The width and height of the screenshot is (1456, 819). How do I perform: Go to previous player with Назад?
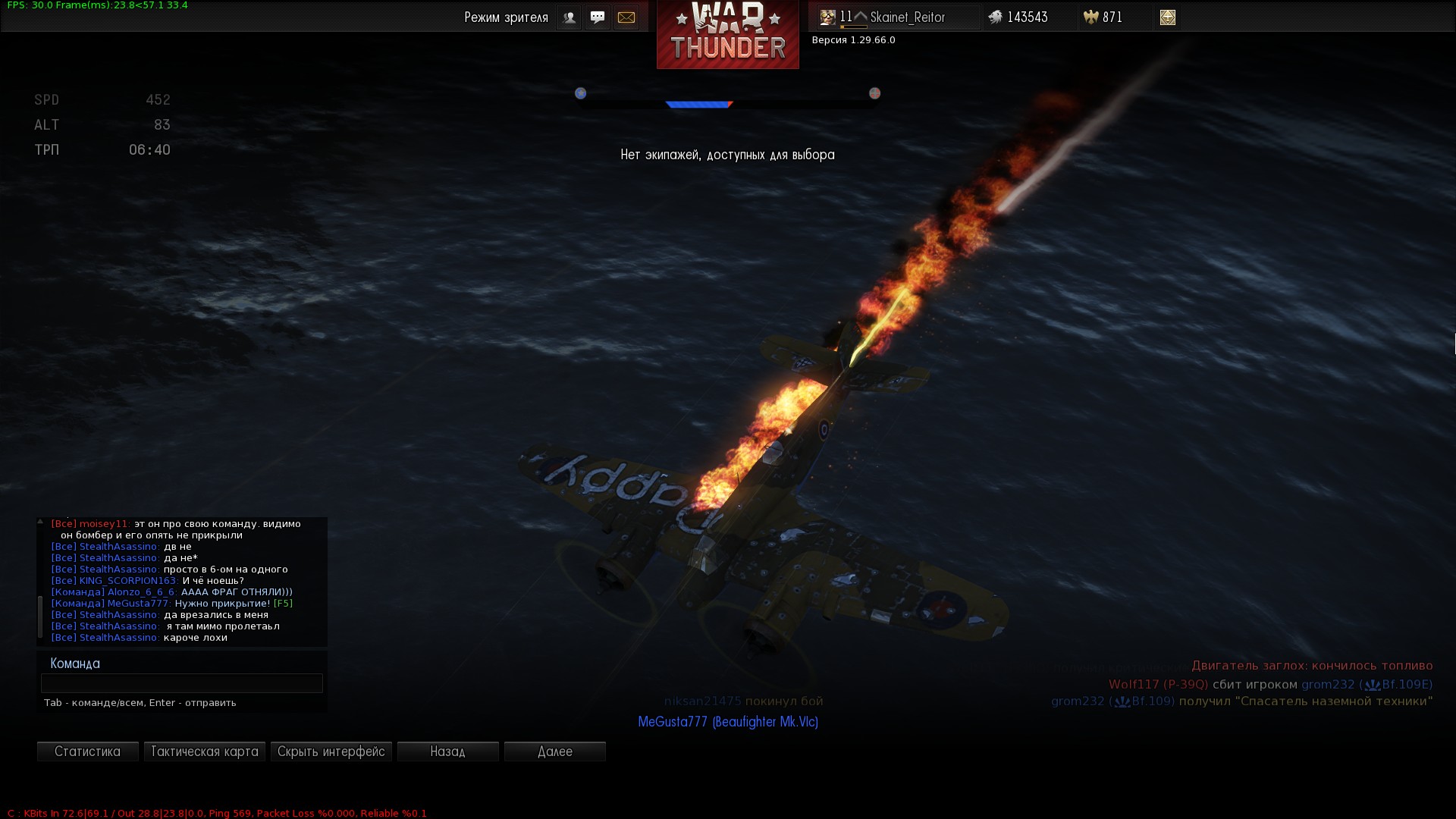(x=448, y=752)
